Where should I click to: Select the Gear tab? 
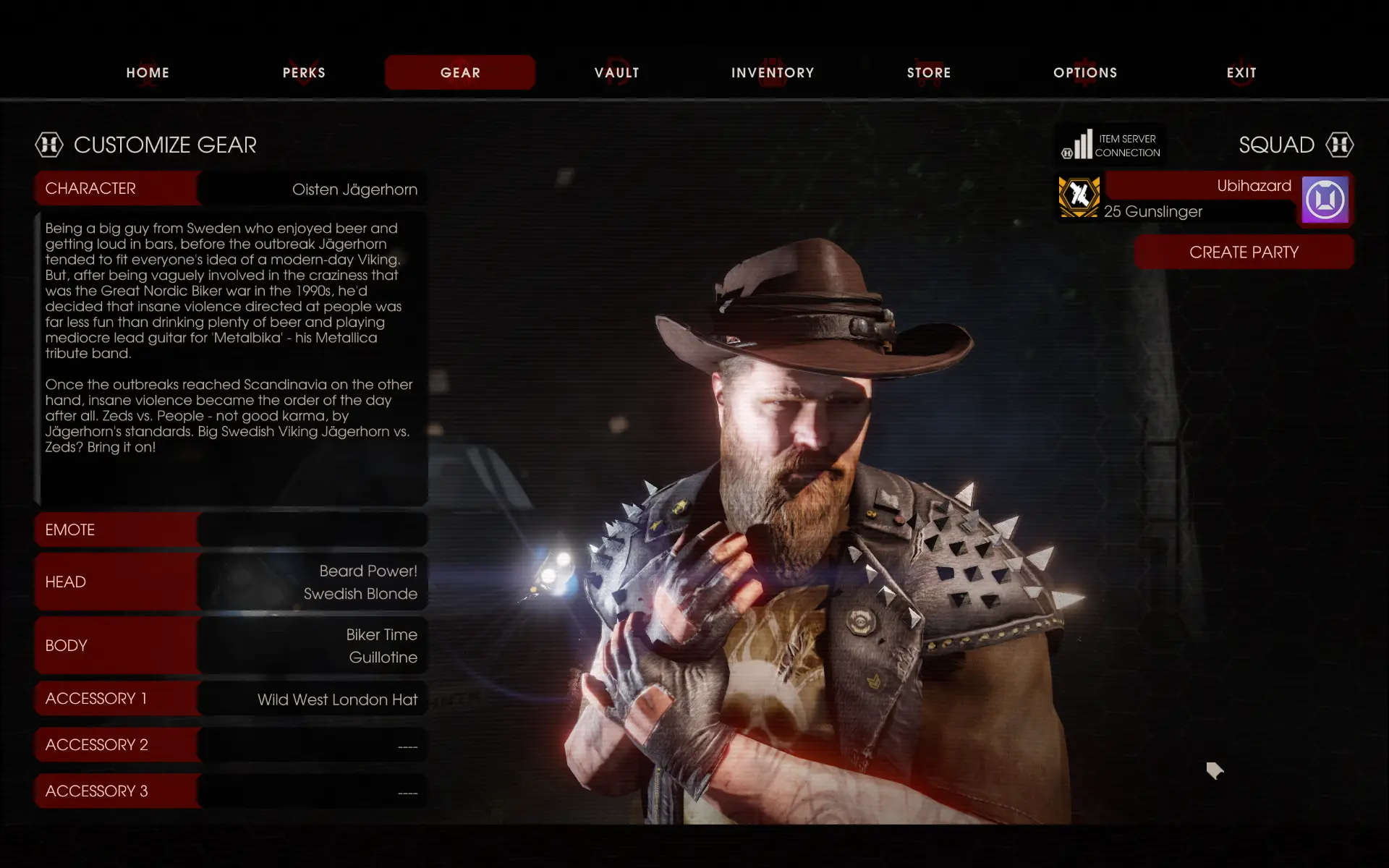point(460,72)
